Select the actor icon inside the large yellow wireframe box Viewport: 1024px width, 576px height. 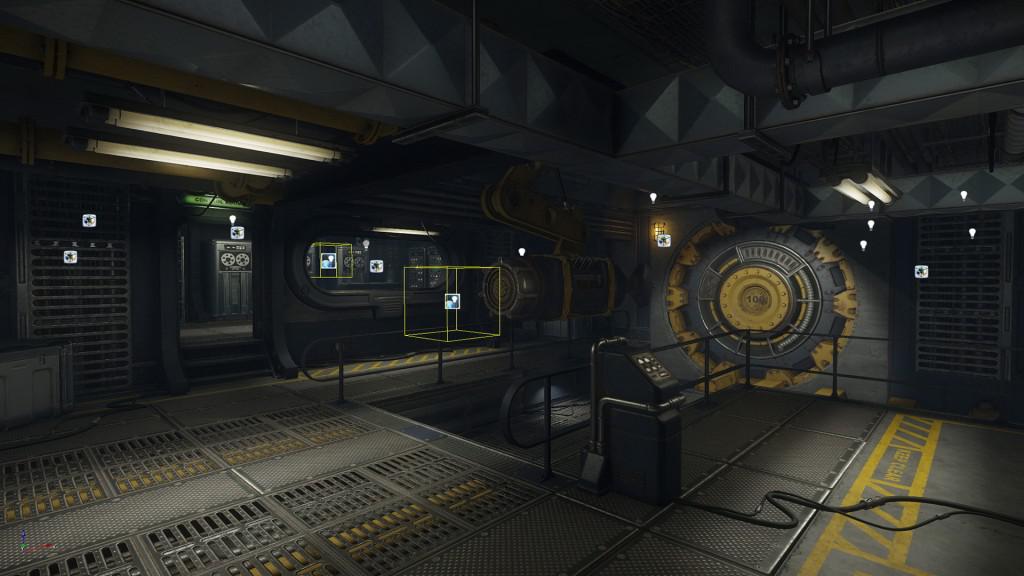(x=452, y=300)
